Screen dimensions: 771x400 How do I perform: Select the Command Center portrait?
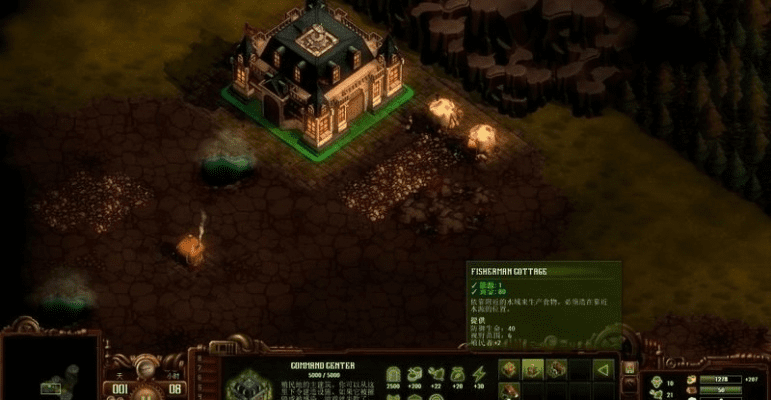243,385
